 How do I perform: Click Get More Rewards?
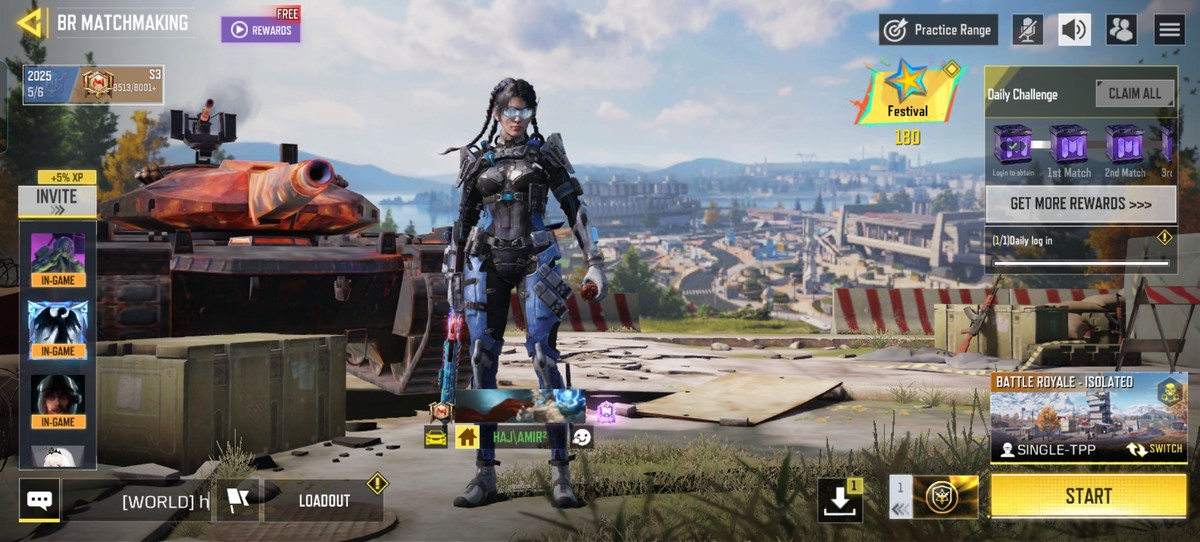1080,204
